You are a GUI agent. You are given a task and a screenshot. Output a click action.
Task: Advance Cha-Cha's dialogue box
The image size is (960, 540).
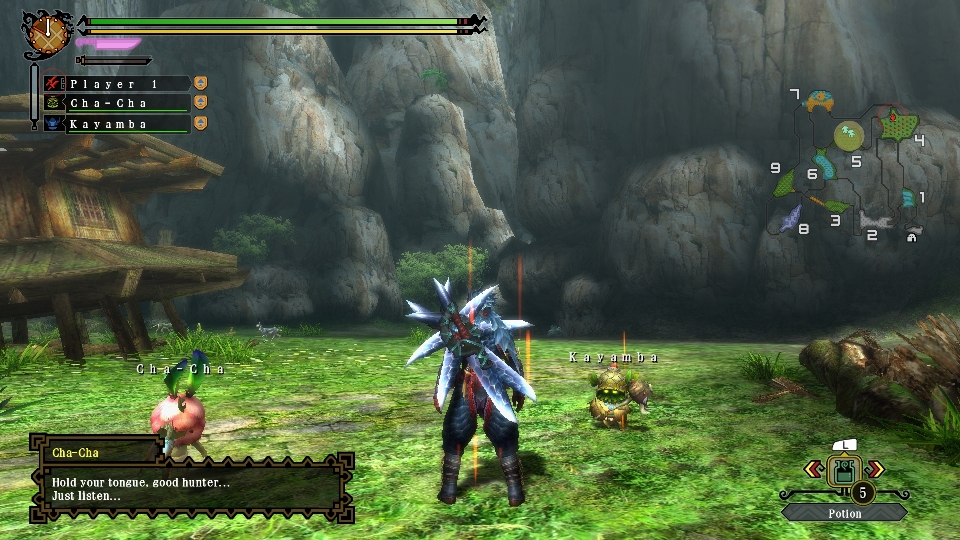click(x=192, y=489)
